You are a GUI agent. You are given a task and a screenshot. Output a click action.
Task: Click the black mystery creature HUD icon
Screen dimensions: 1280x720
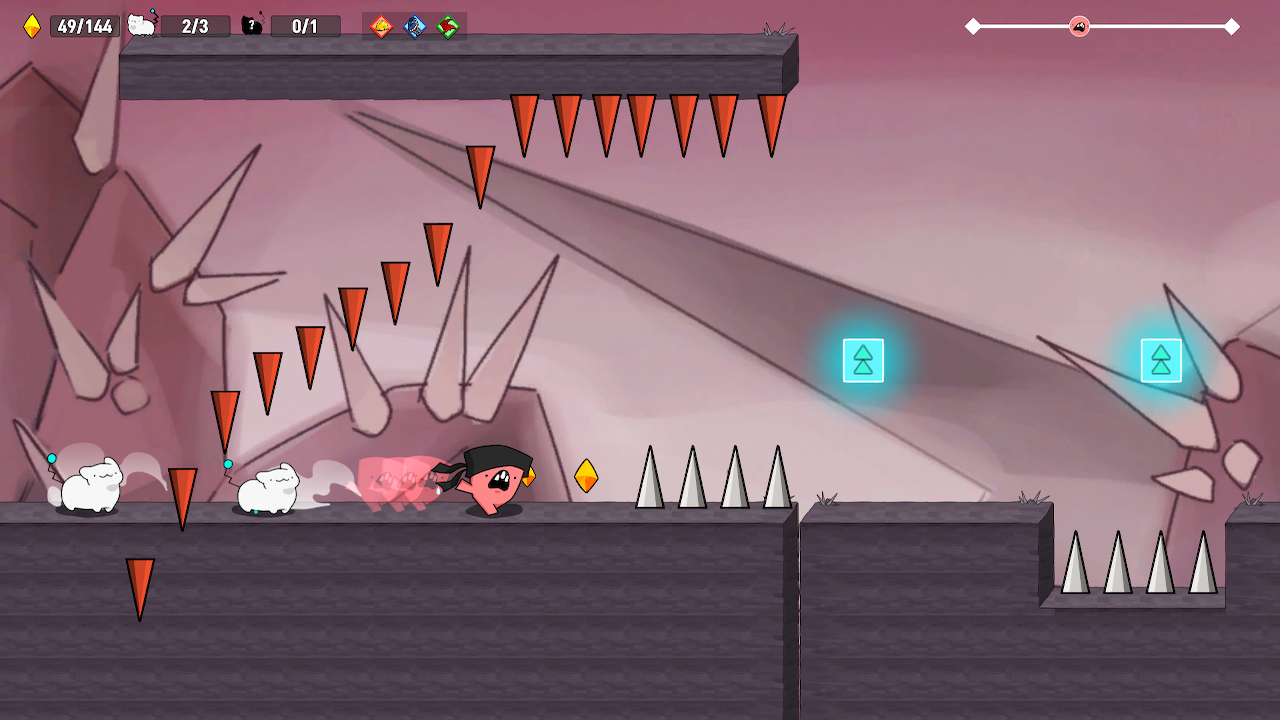tap(252, 26)
